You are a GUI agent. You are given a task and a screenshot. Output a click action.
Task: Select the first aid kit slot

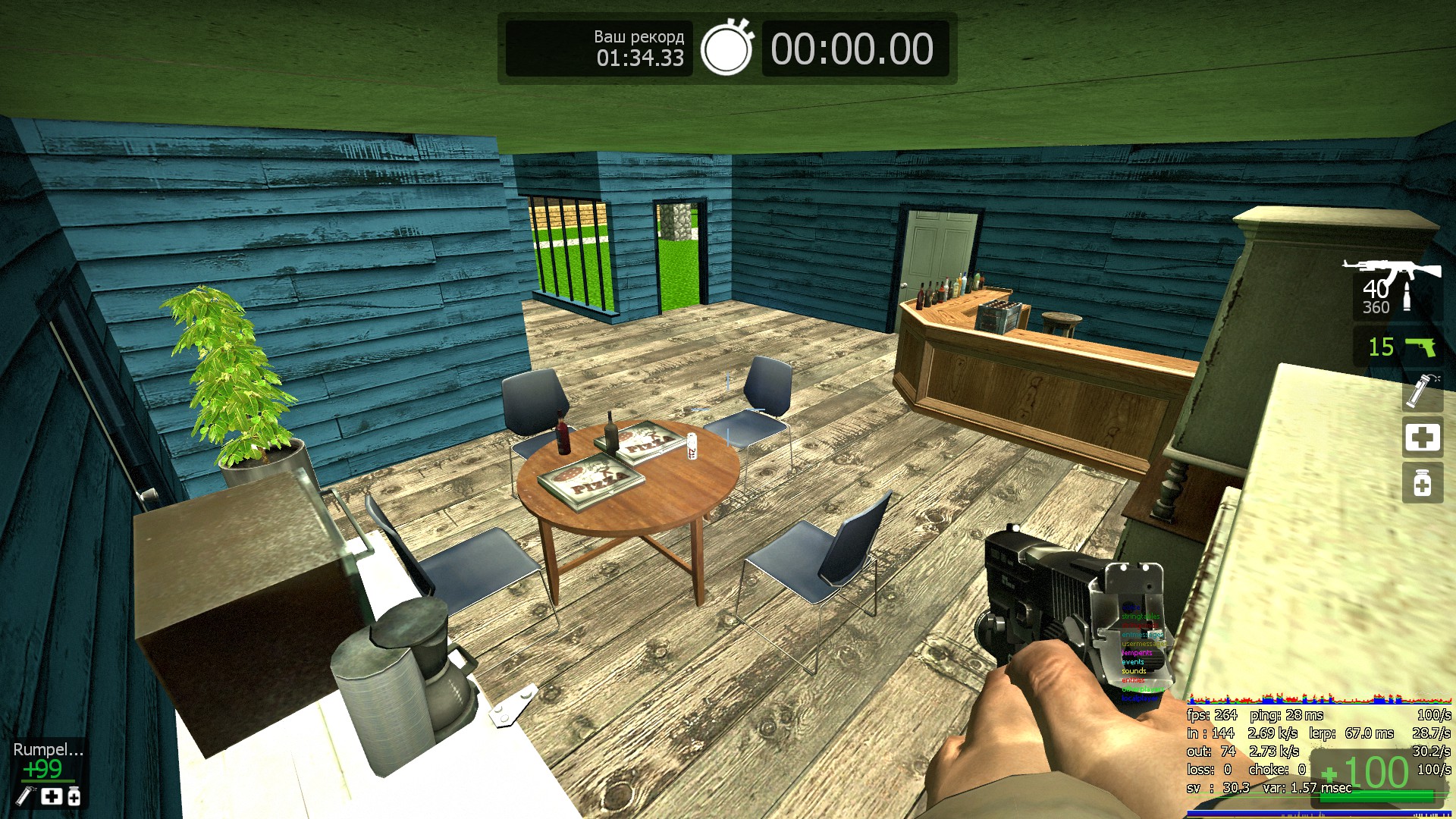tap(1422, 438)
